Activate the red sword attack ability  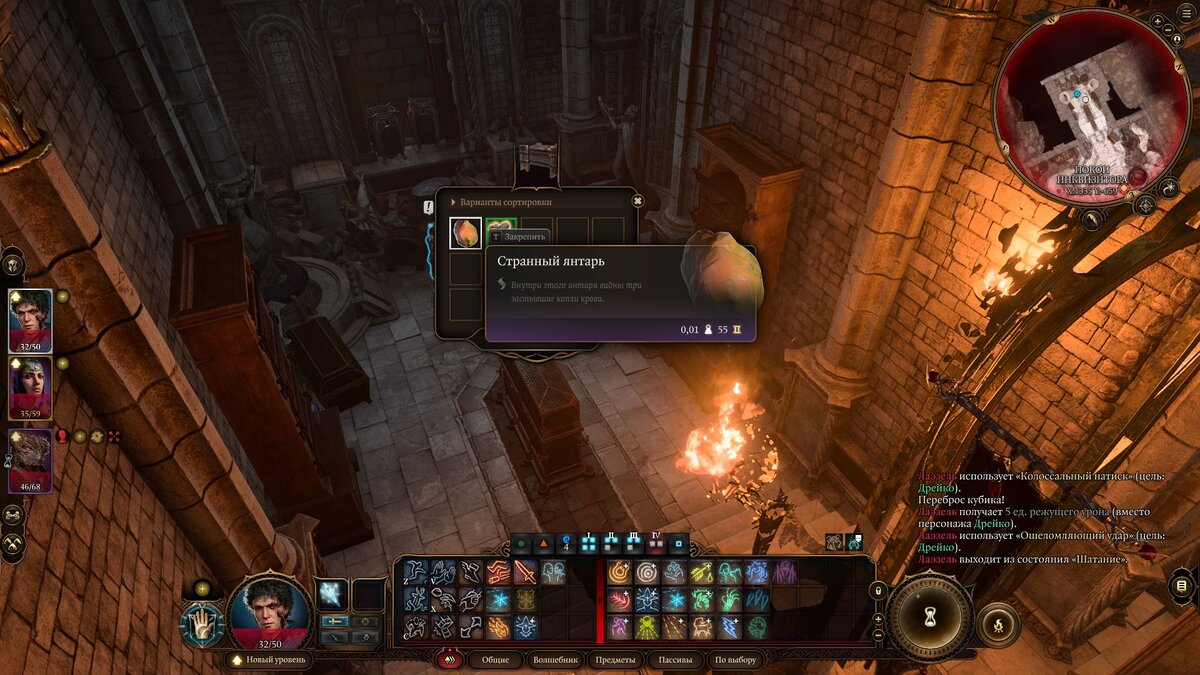pos(526,572)
